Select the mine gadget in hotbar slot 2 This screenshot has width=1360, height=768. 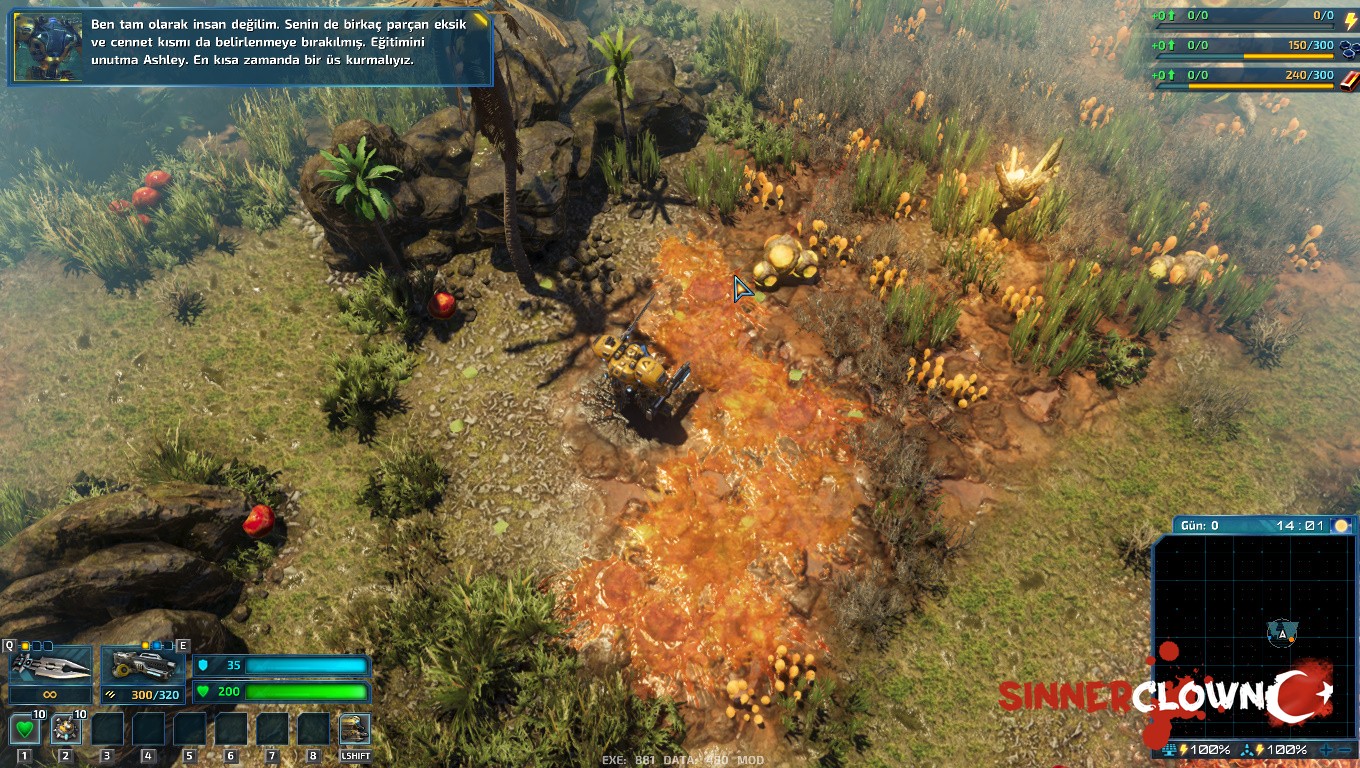66,729
